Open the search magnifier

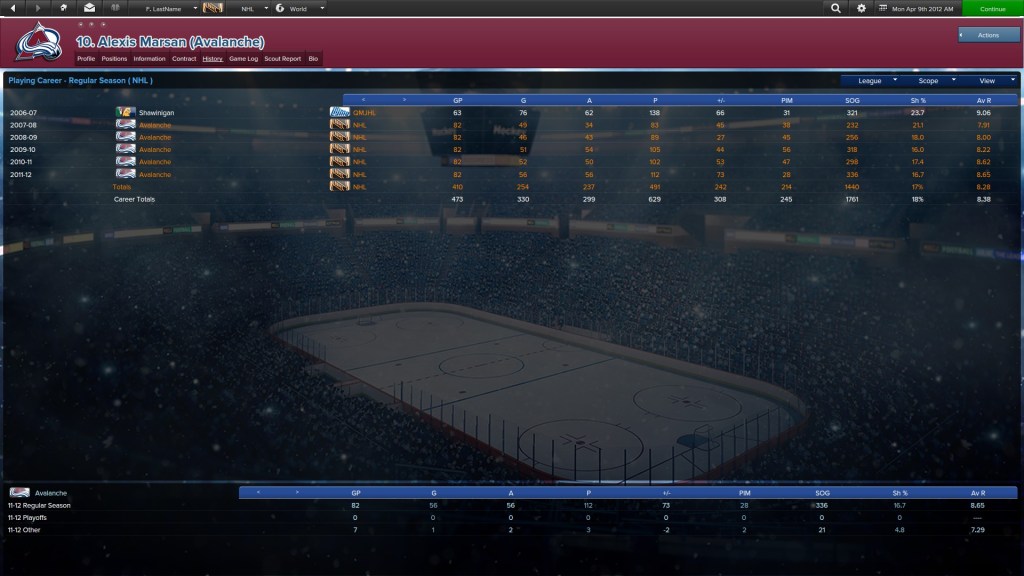click(x=836, y=8)
